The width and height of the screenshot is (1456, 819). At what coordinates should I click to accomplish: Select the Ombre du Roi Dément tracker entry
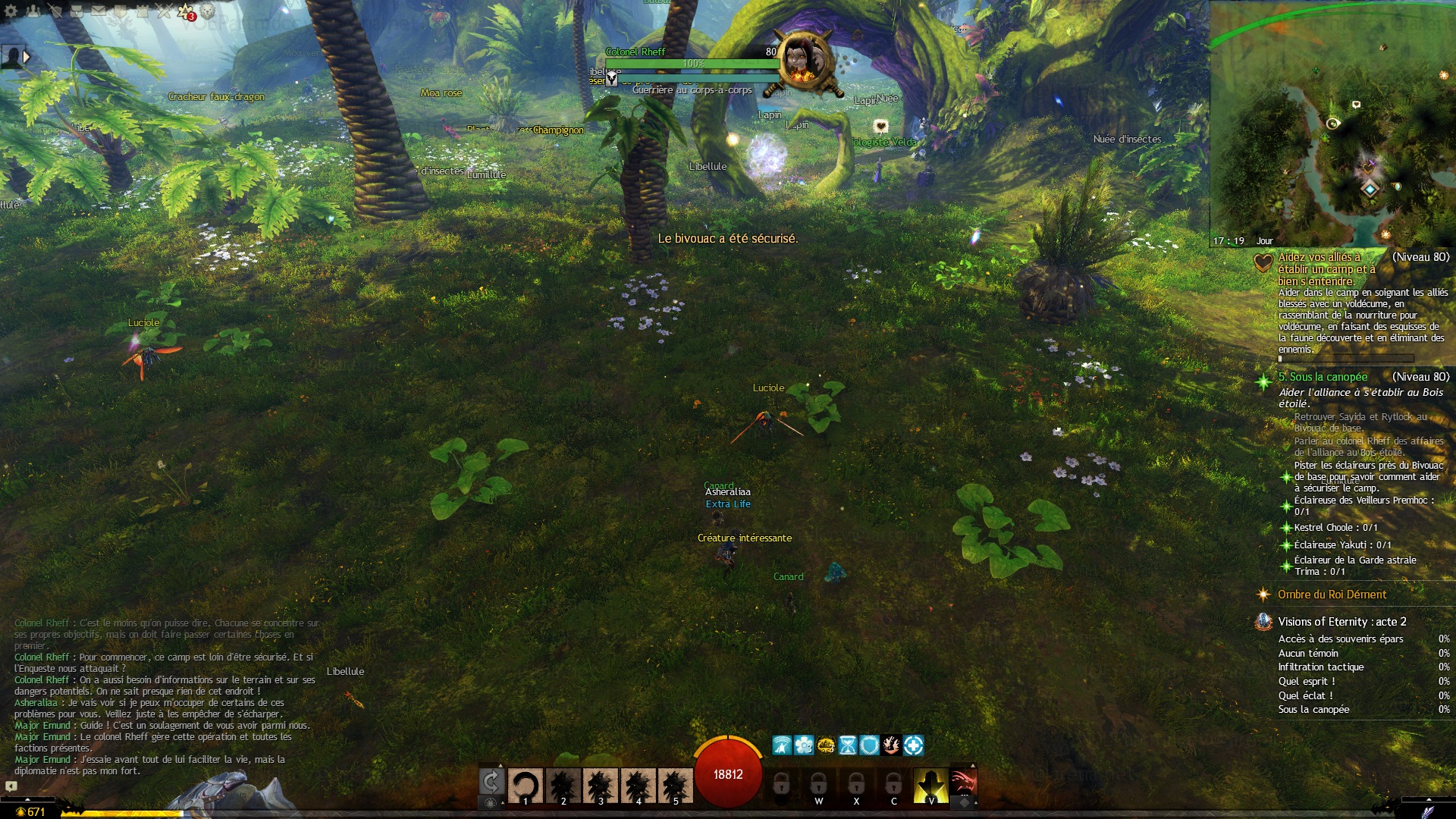click(x=1332, y=595)
